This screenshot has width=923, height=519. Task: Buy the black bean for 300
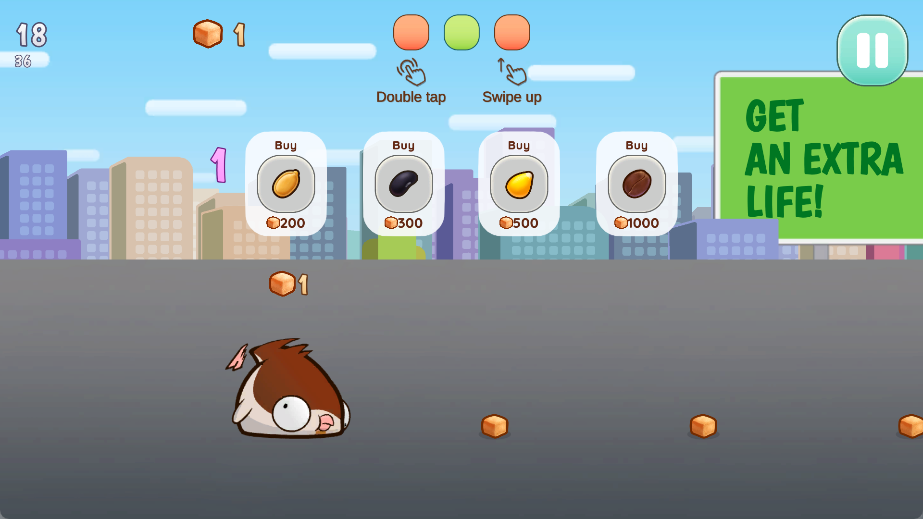[x=403, y=184]
